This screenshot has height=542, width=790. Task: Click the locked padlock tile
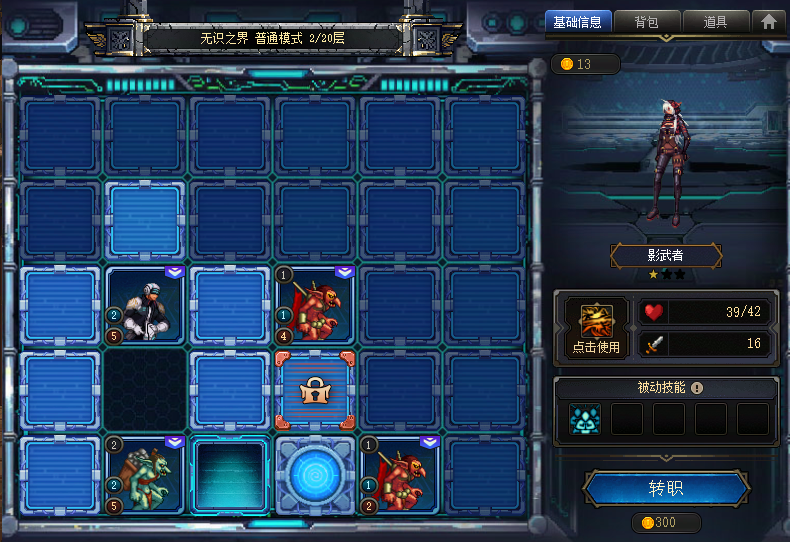pos(315,390)
